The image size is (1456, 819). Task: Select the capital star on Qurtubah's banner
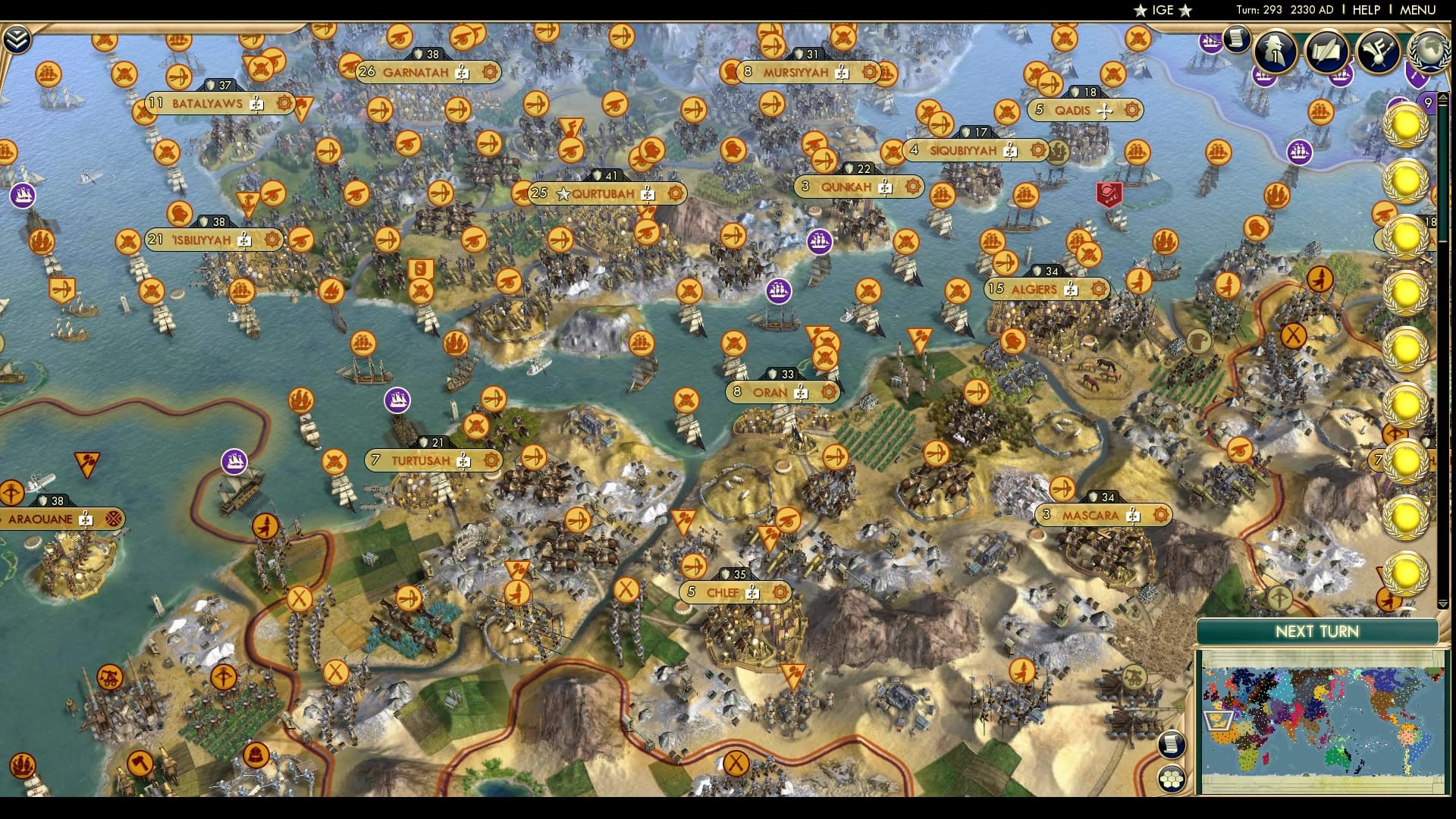pos(563,193)
